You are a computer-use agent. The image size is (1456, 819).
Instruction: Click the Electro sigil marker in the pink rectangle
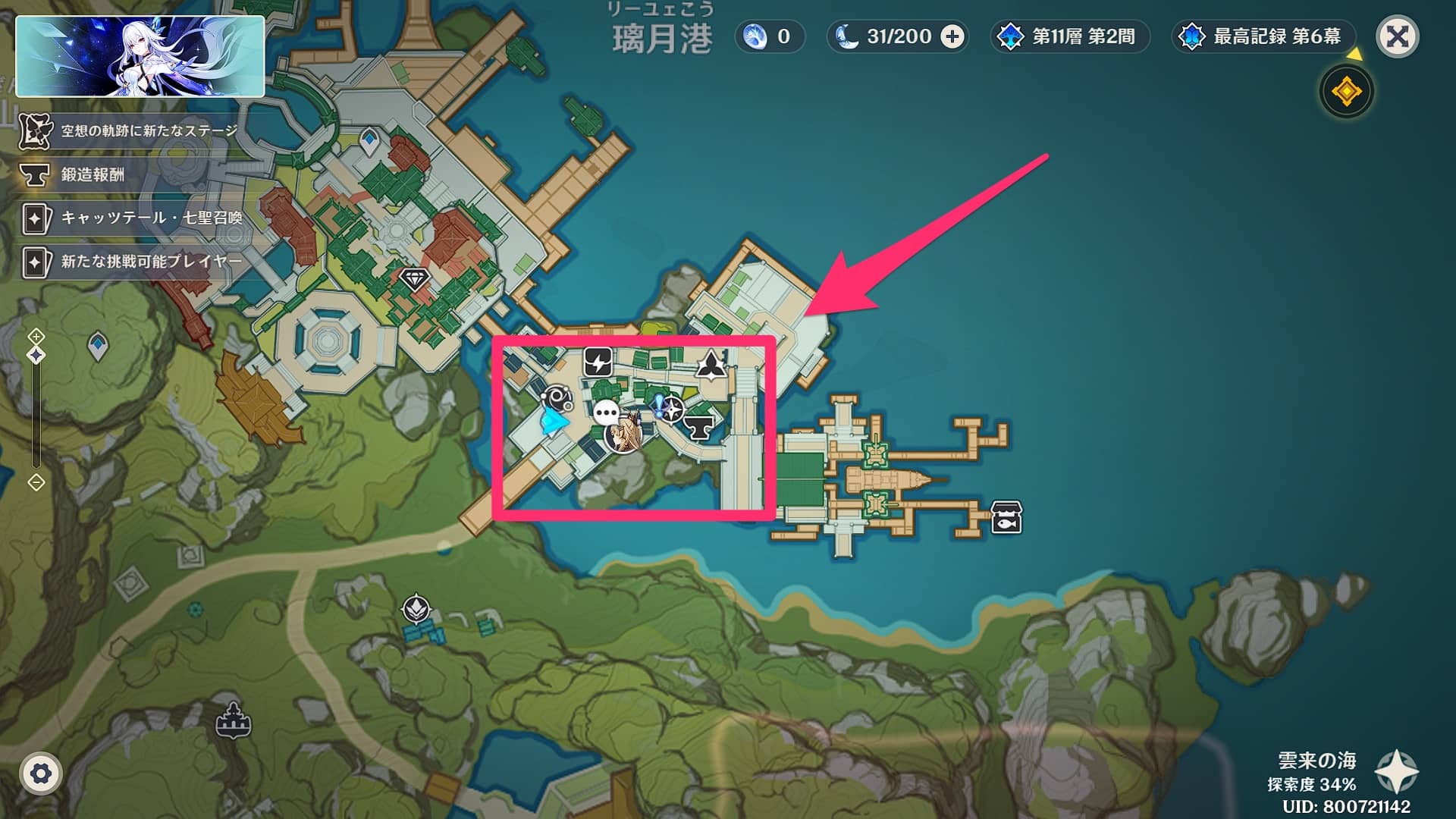[x=598, y=364]
